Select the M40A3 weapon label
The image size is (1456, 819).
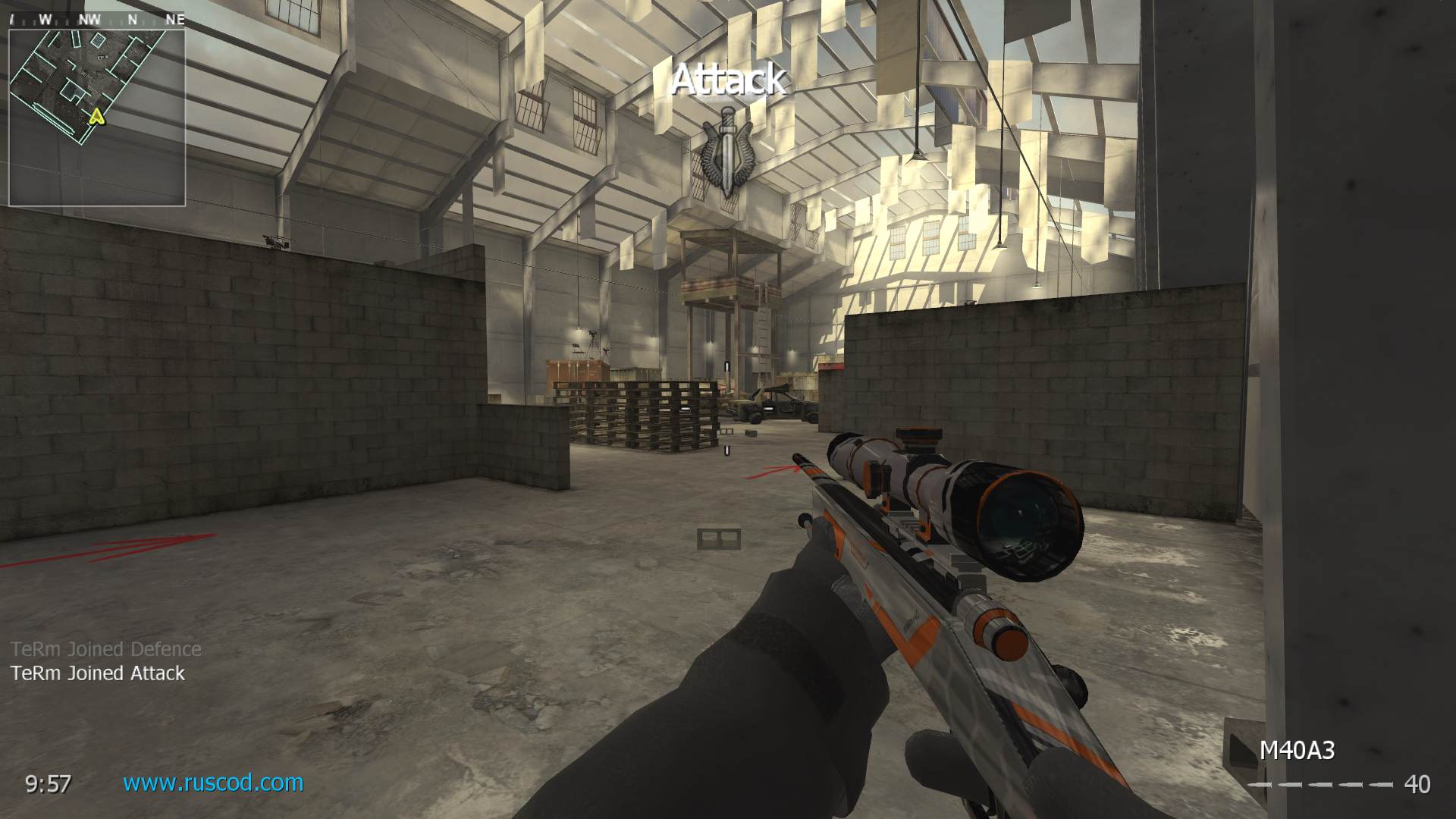coord(1297,751)
